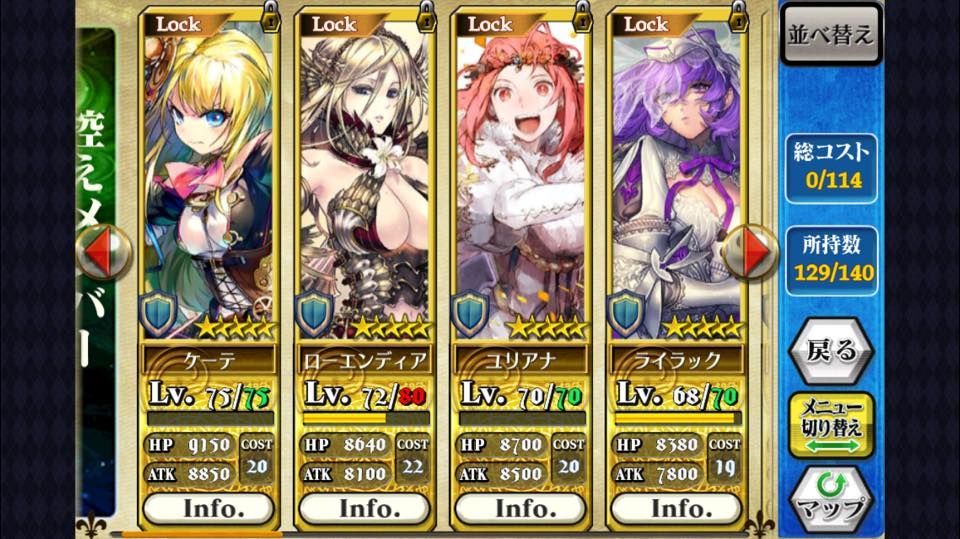Go back with the 戻る button
The height and width of the screenshot is (539, 960).
(830, 350)
